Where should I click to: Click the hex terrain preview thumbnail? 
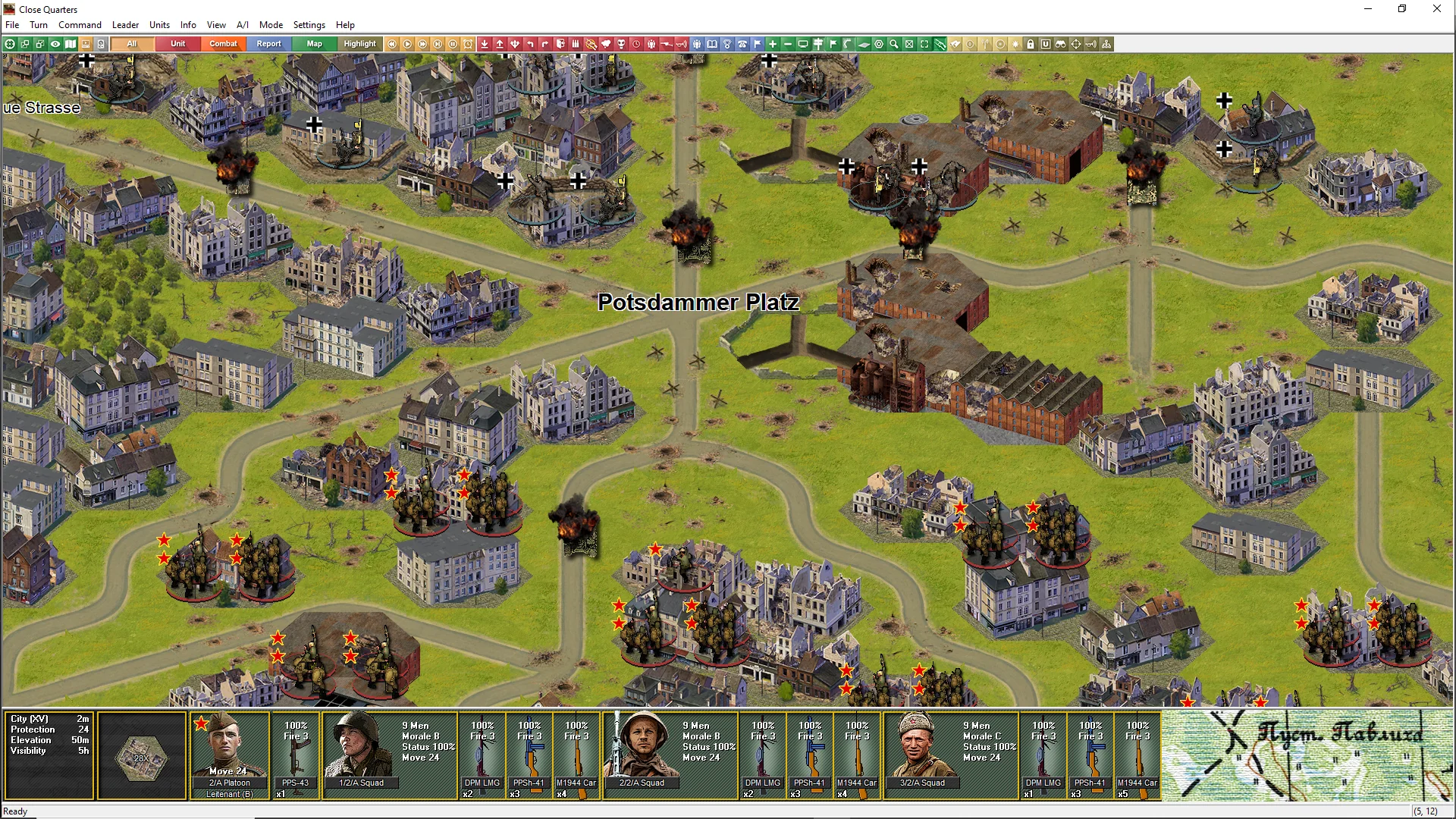coord(141,755)
